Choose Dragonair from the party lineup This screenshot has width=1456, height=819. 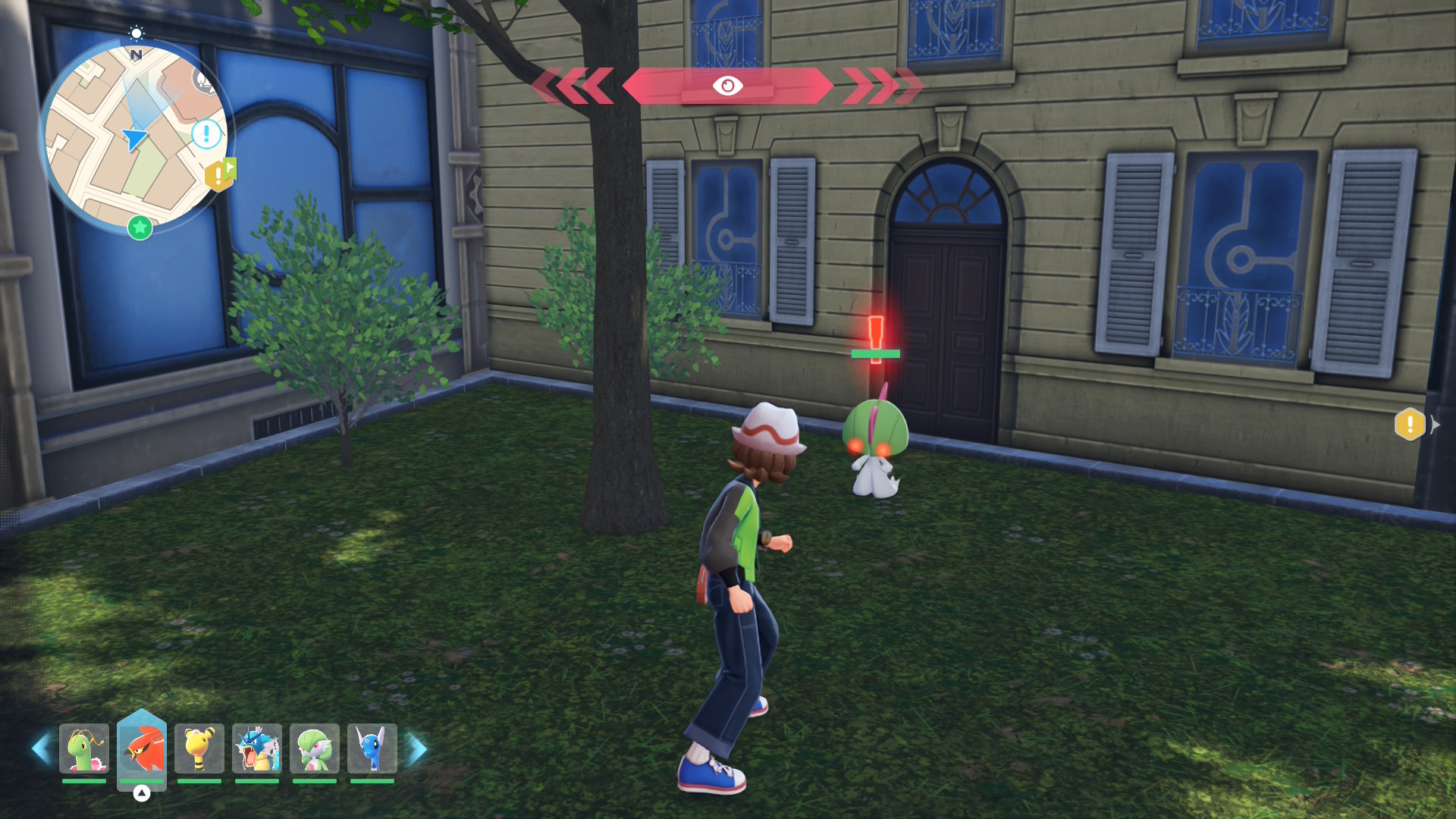point(372,749)
